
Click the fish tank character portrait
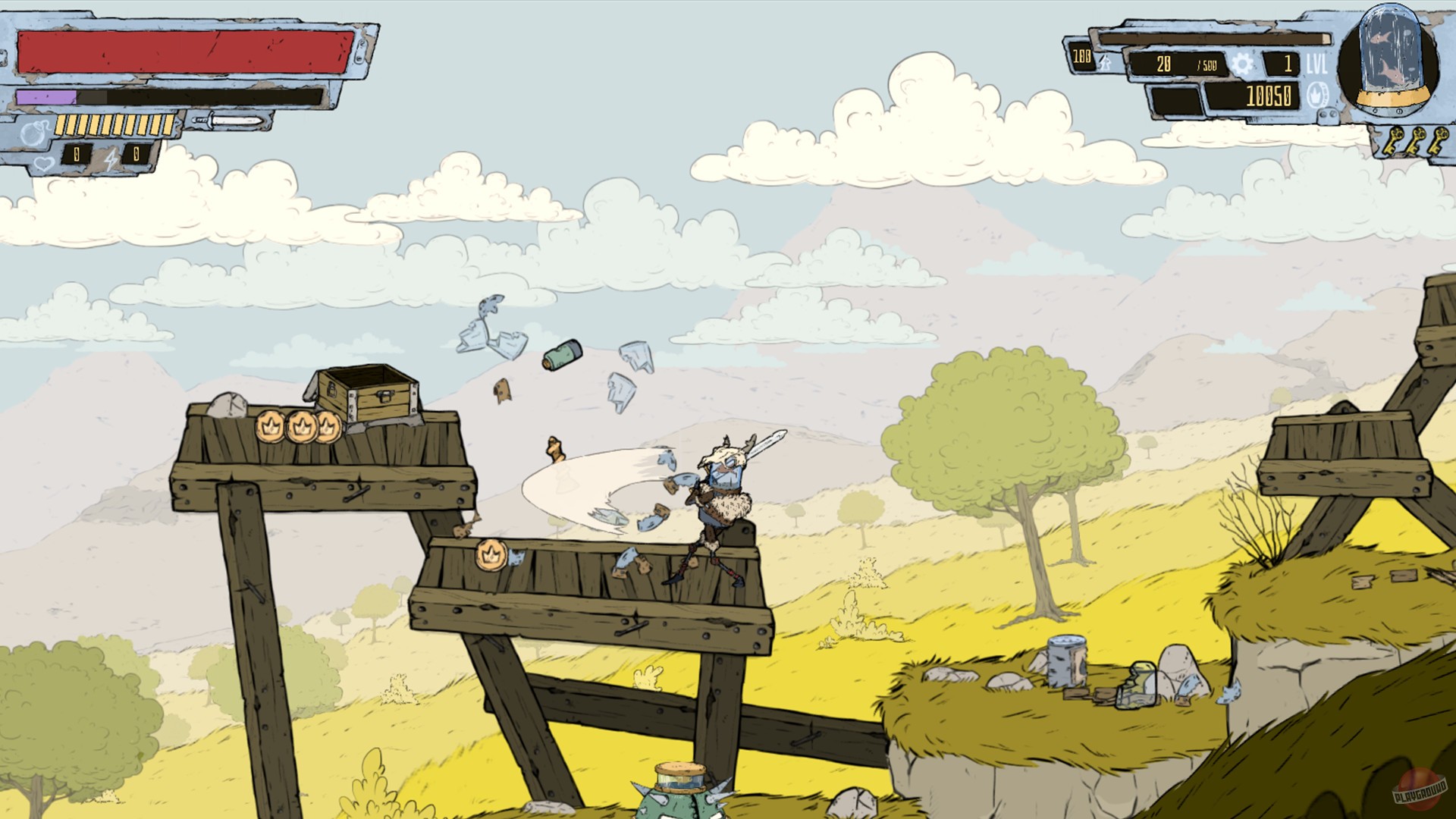pos(1391,59)
